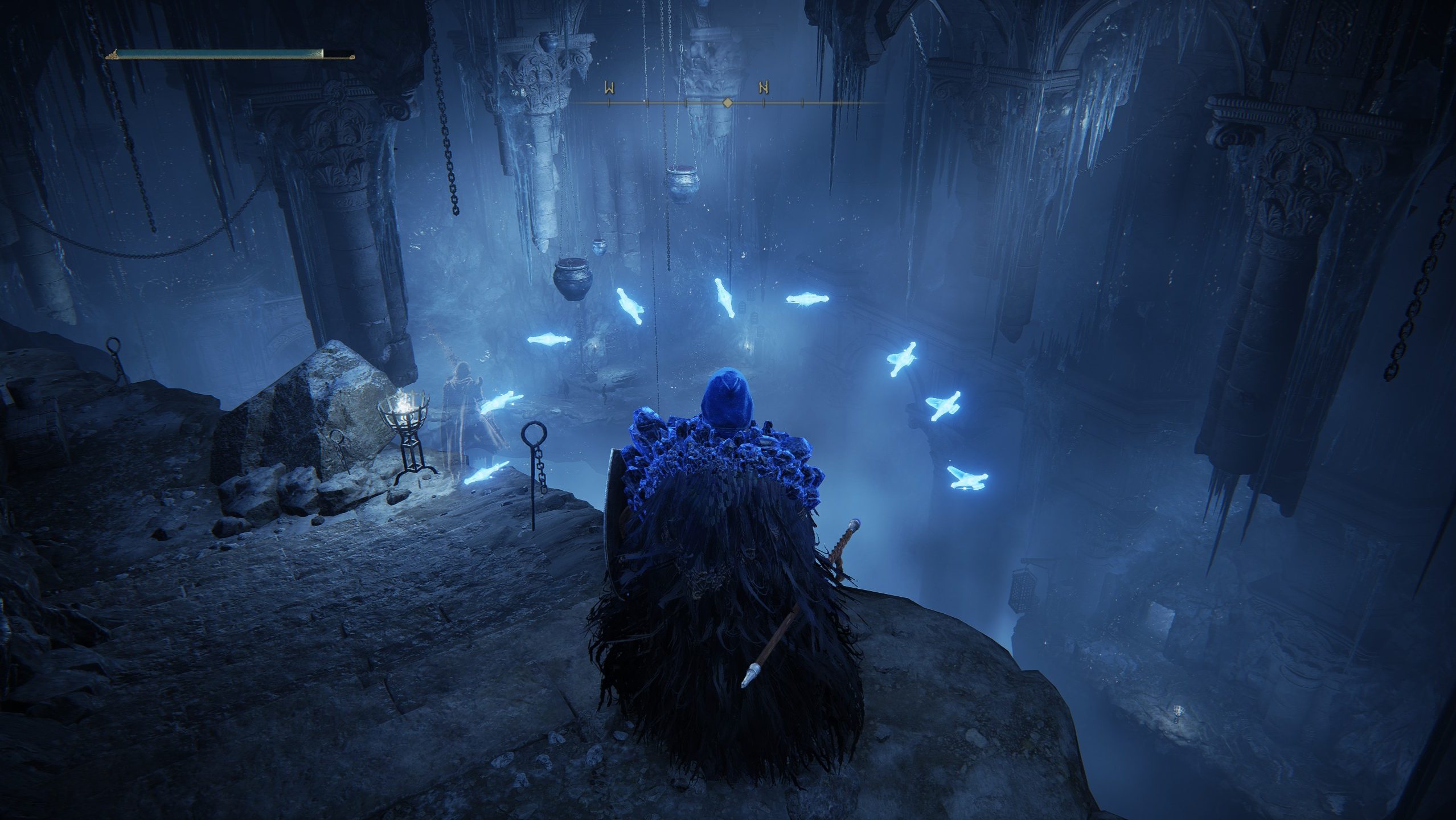Select the North marker on the compass
Image resolution: width=1456 pixels, height=820 pixels.
click(763, 88)
